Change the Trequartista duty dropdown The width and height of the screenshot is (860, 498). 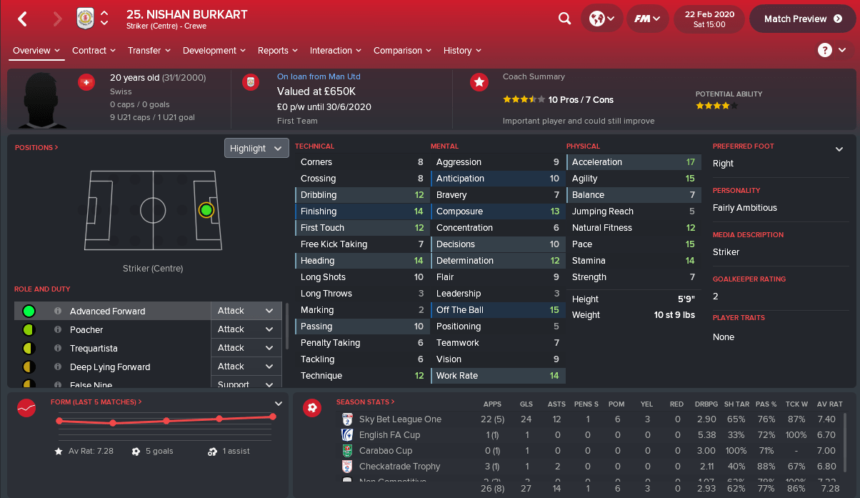(246, 348)
